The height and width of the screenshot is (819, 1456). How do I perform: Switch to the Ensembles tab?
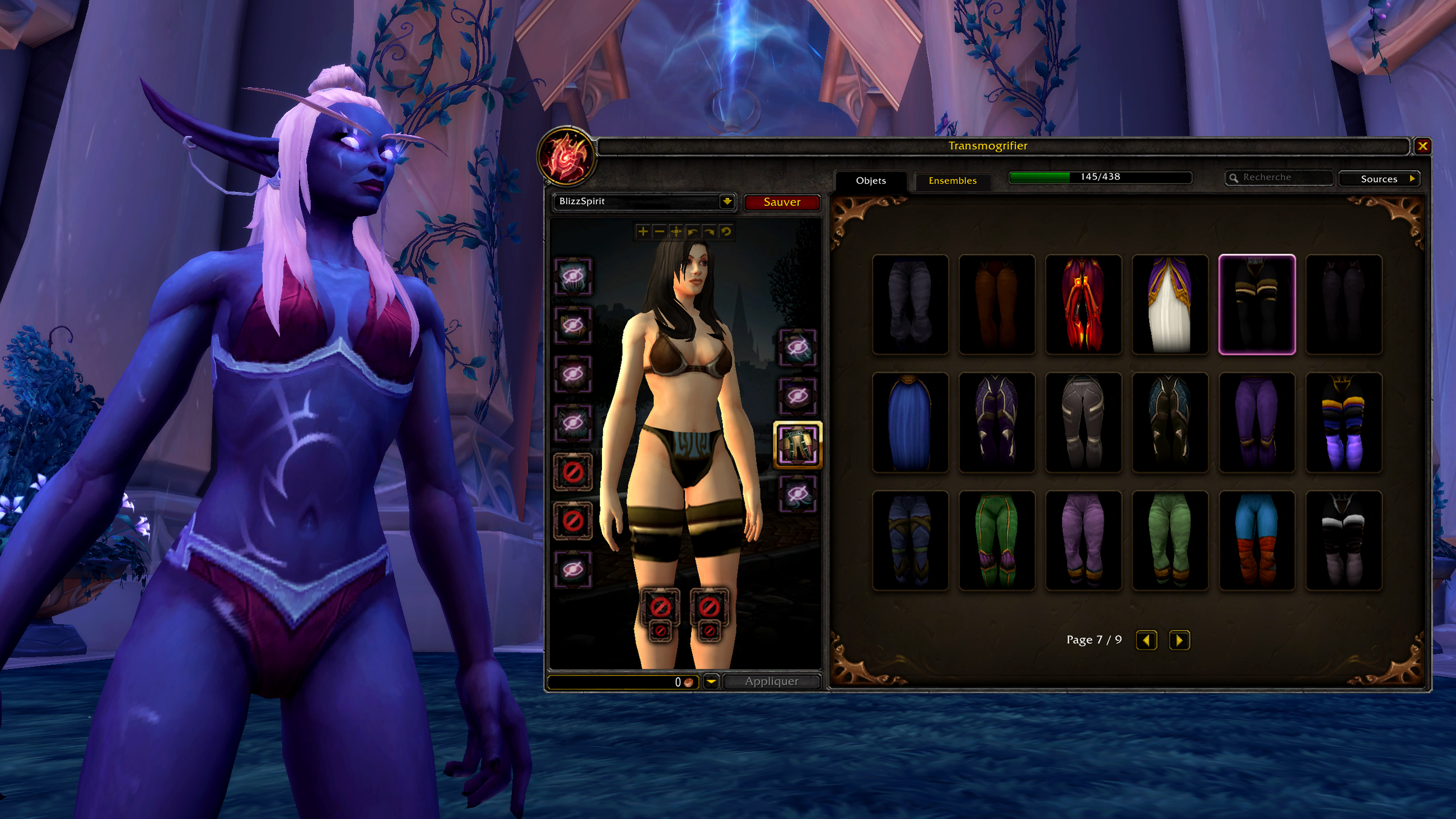(952, 181)
